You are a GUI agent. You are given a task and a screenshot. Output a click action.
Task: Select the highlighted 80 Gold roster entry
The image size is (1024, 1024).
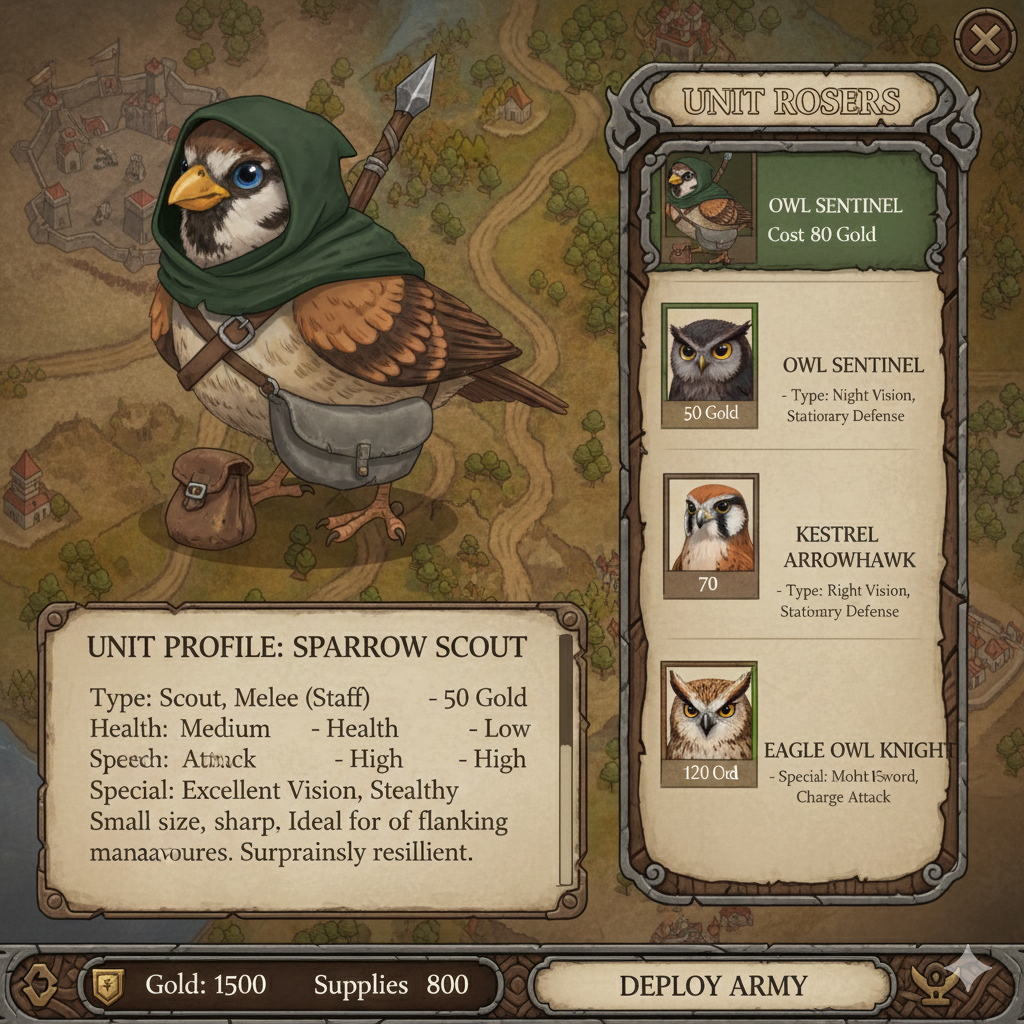pos(795,210)
